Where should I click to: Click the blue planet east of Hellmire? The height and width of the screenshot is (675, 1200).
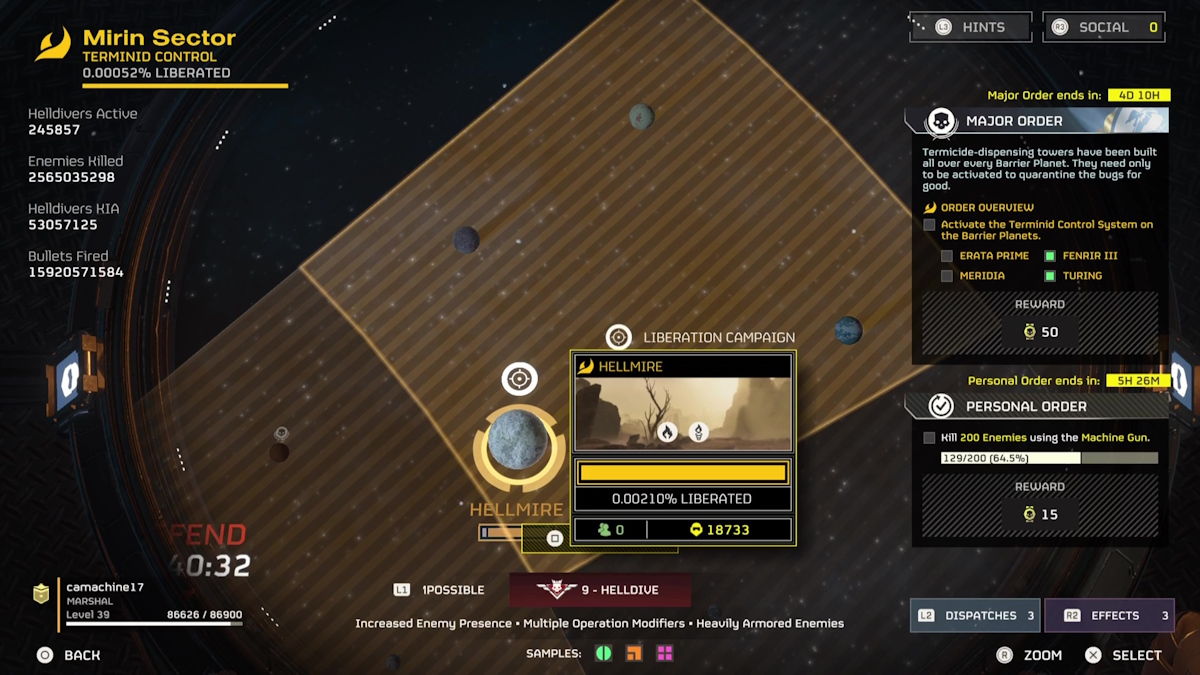tap(848, 330)
